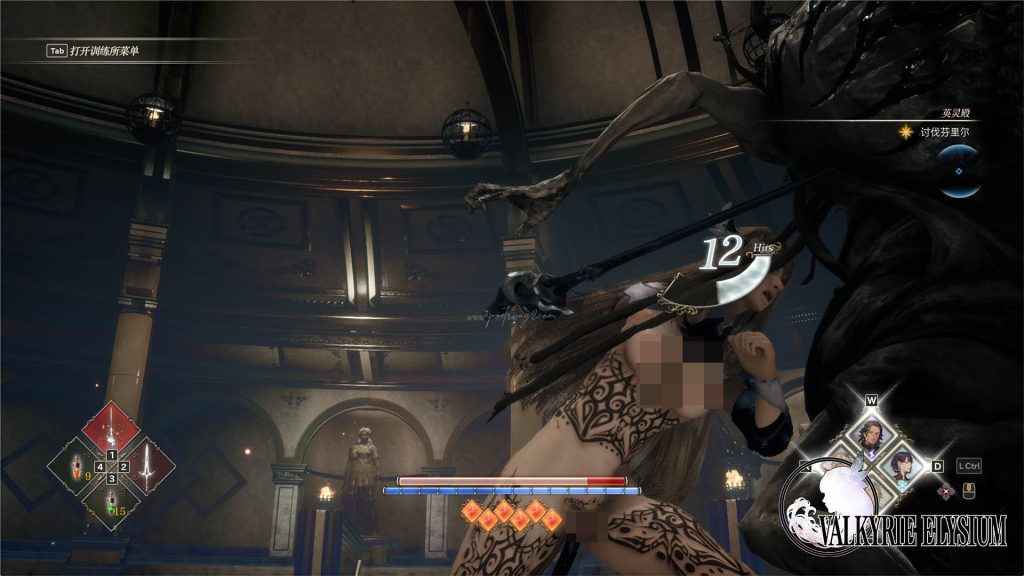Click the red cross lock-on icon
The height and width of the screenshot is (576, 1024).
pyautogui.click(x=945, y=490)
